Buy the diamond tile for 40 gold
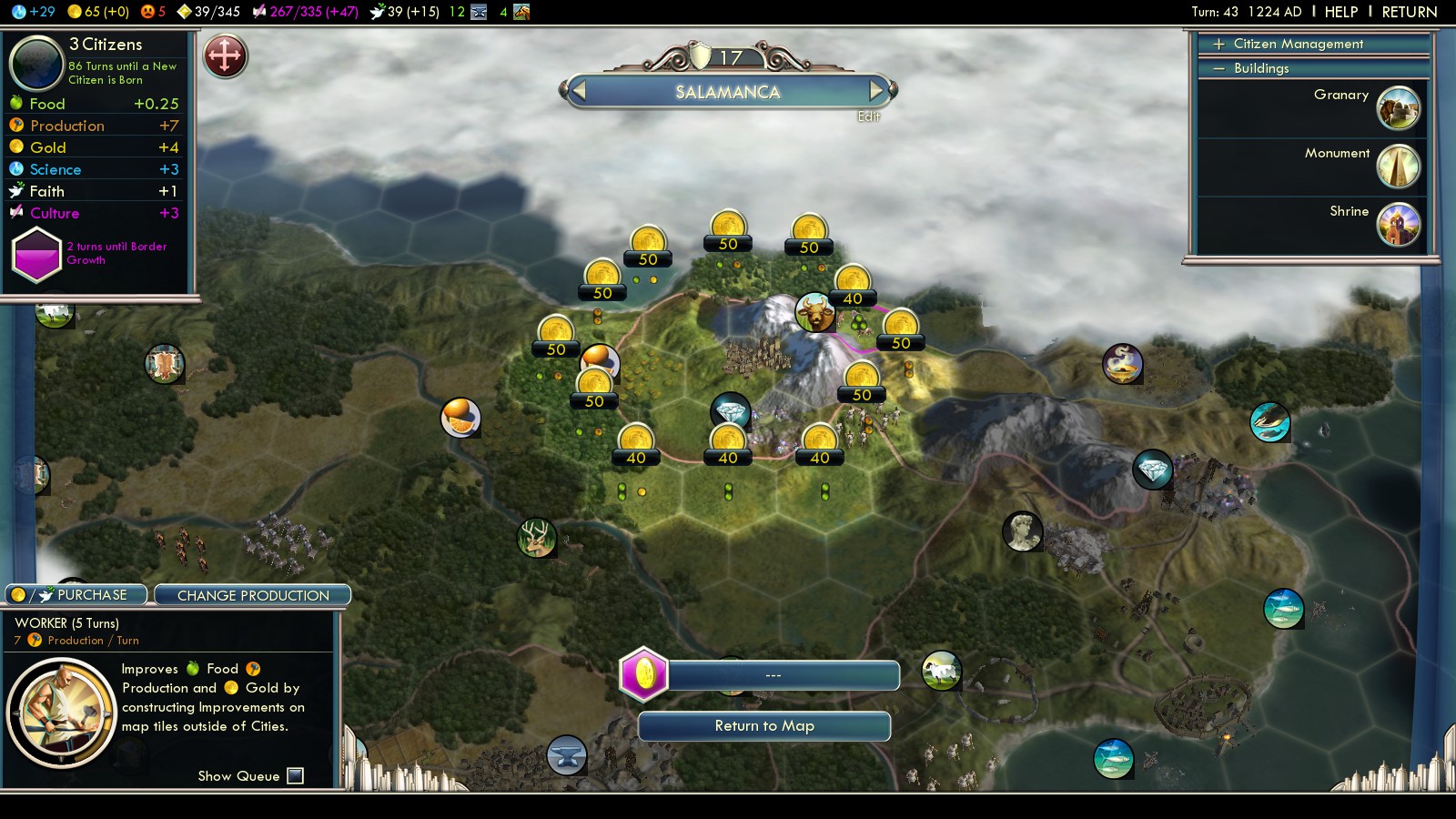This screenshot has width=1456, height=819. (x=728, y=444)
